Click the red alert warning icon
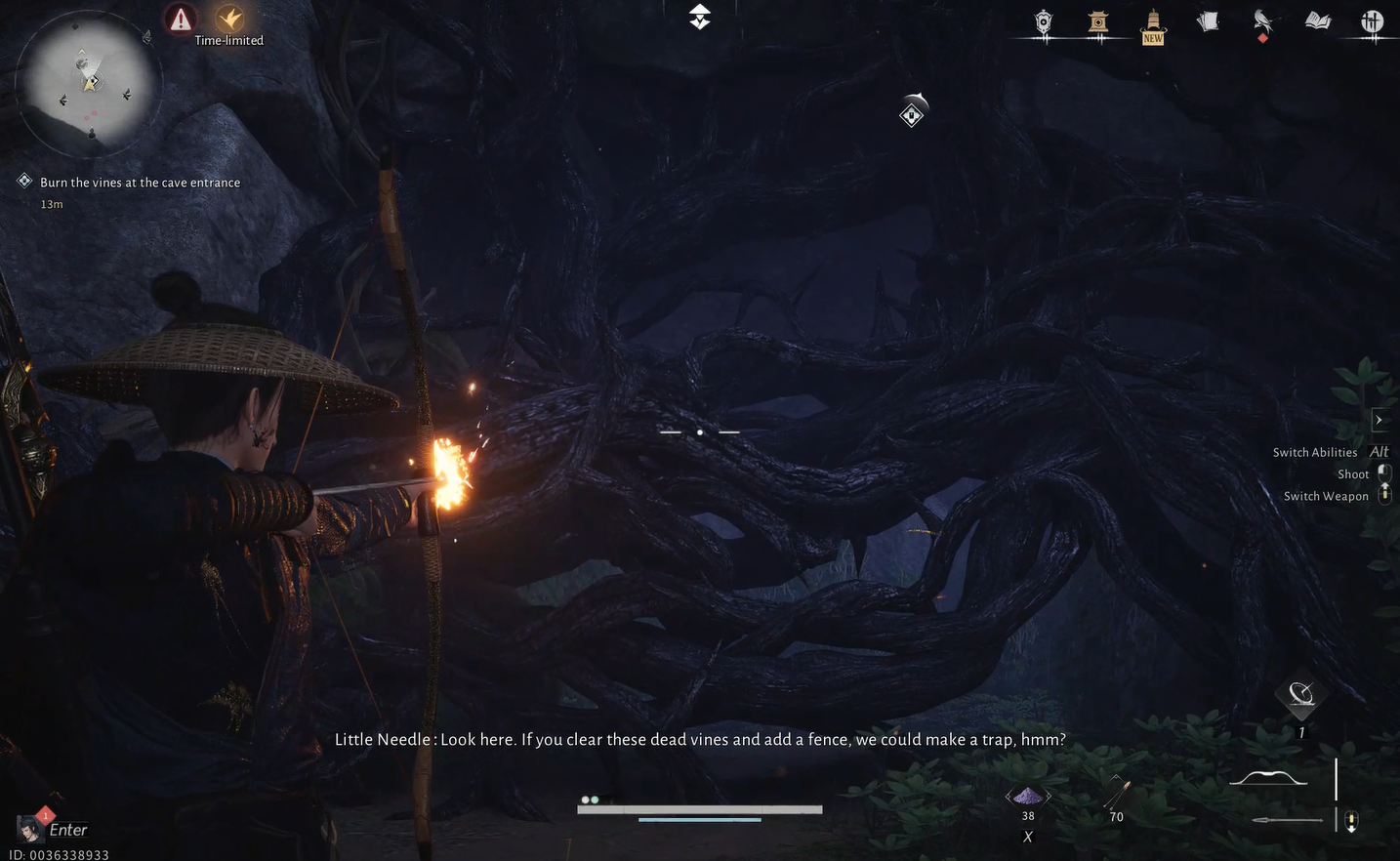This screenshot has width=1400, height=861. pyautogui.click(x=181, y=18)
